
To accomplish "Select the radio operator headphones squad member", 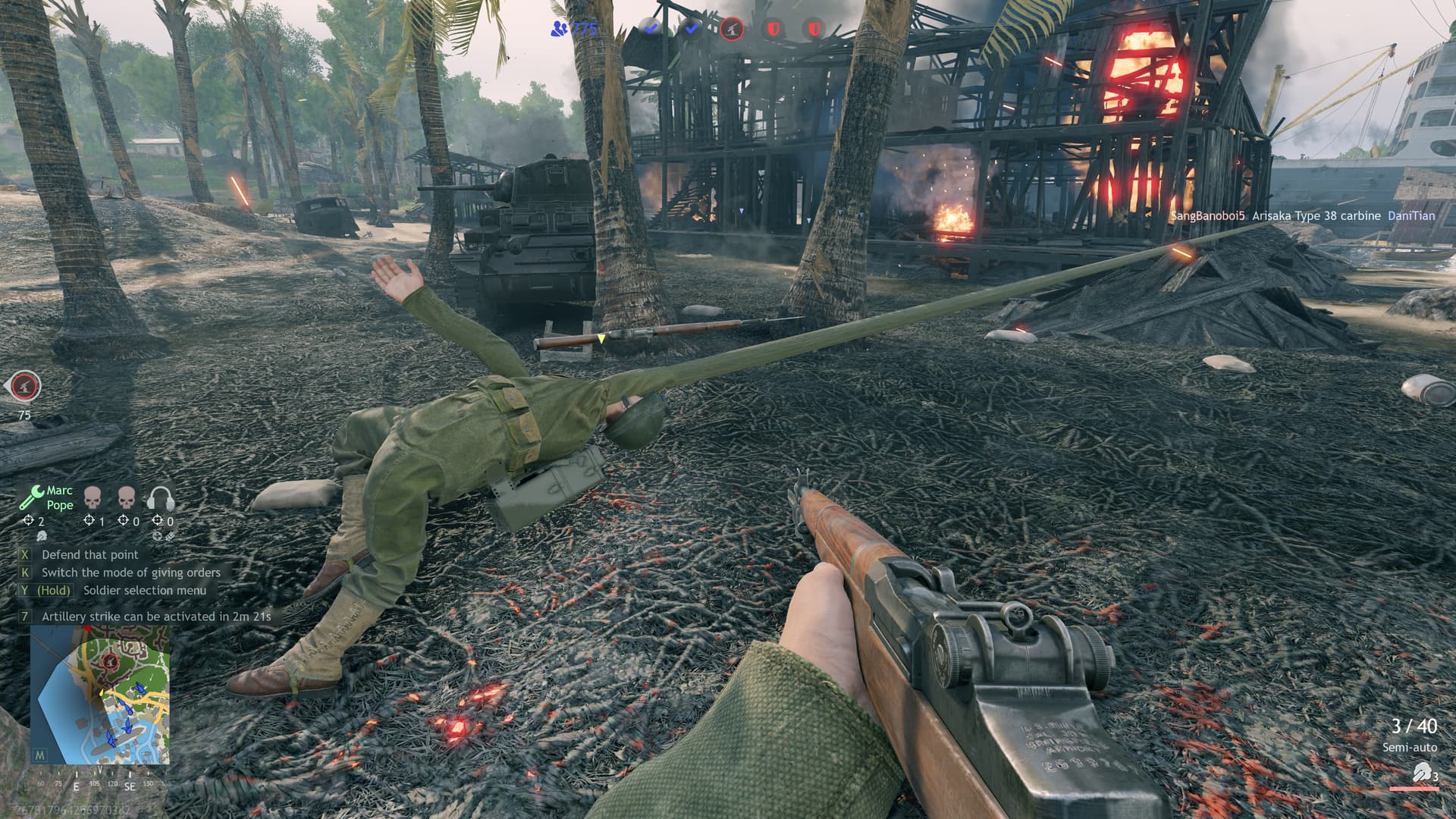I will click(x=161, y=498).
